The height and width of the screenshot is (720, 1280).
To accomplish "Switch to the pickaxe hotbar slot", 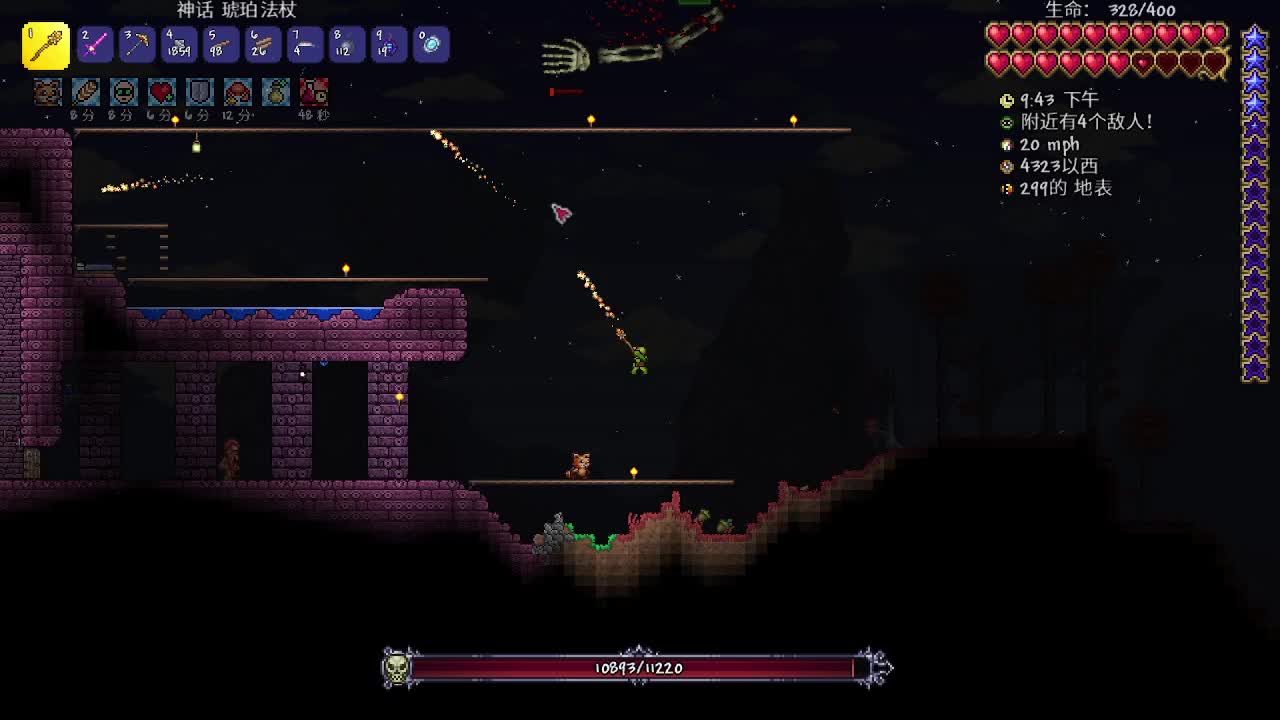I will tap(138, 45).
